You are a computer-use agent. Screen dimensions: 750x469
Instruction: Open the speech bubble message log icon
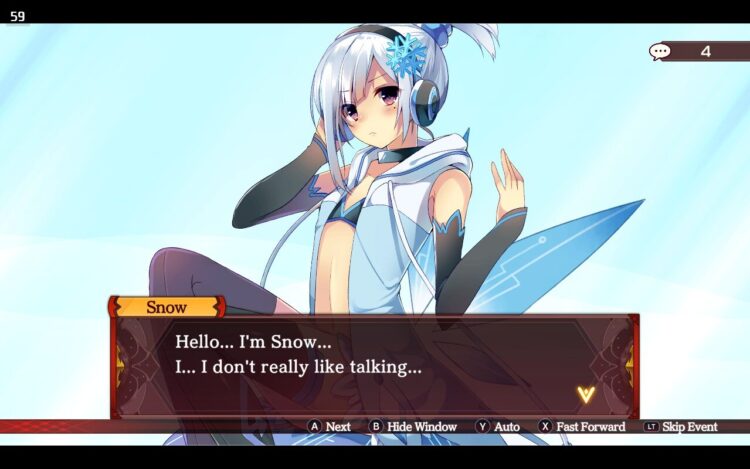tap(659, 51)
